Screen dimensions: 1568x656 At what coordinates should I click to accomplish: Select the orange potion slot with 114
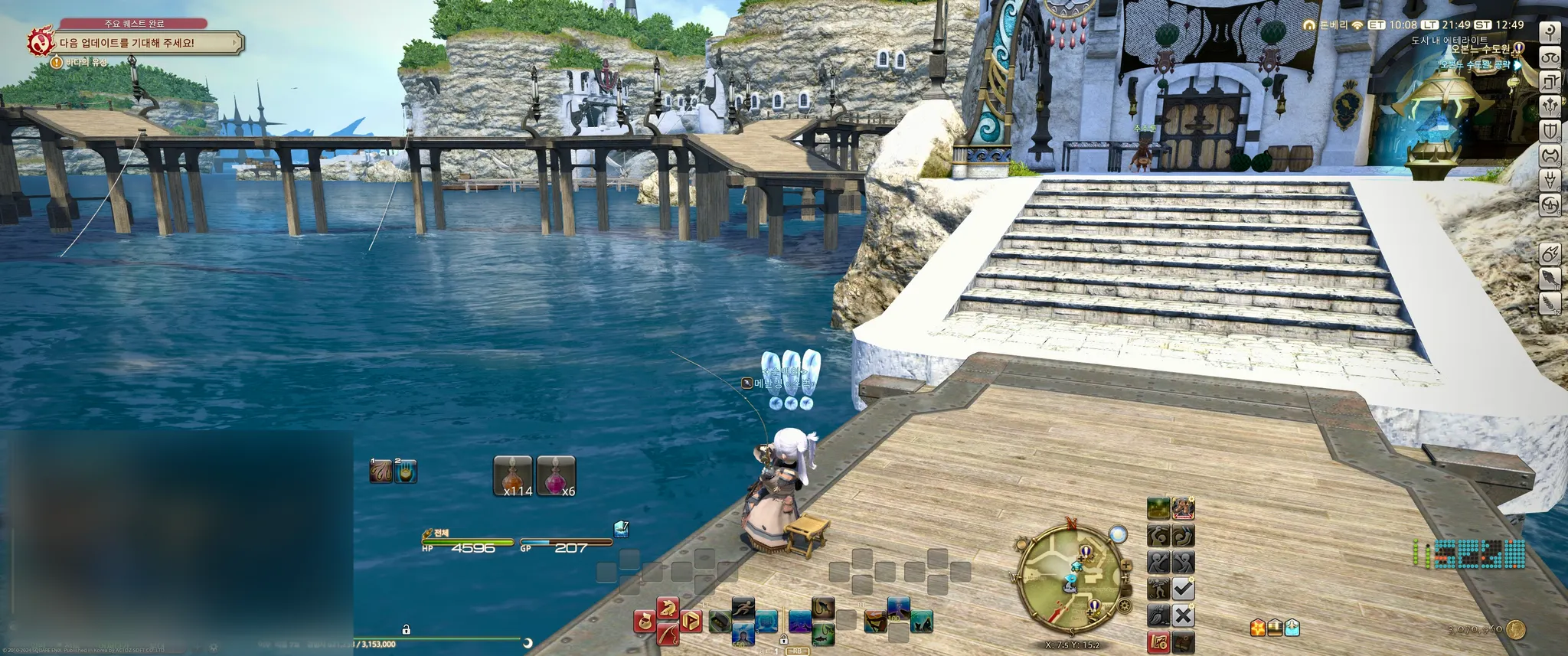[x=513, y=476]
